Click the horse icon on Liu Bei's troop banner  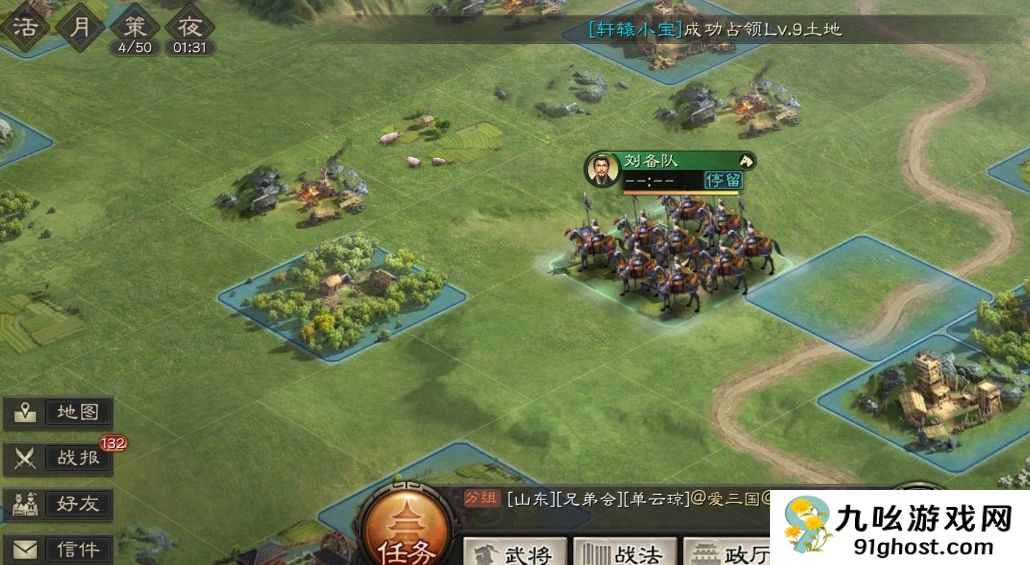coord(745,160)
